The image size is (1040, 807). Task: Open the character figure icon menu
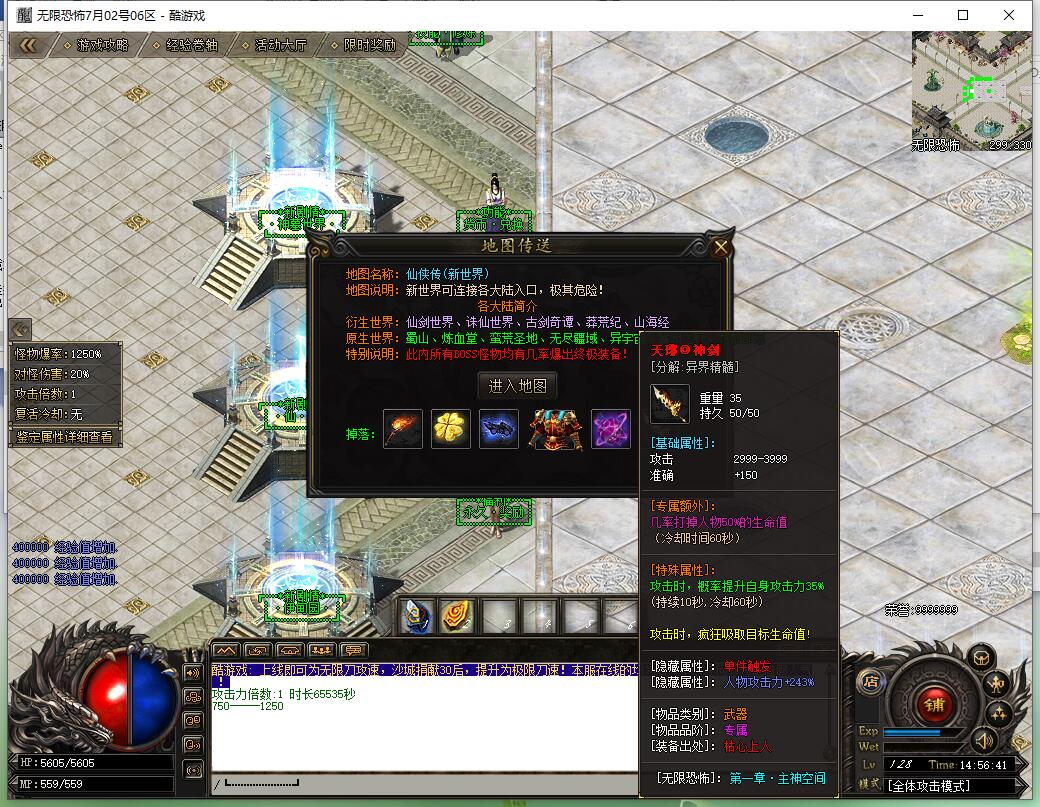coord(996,684)
